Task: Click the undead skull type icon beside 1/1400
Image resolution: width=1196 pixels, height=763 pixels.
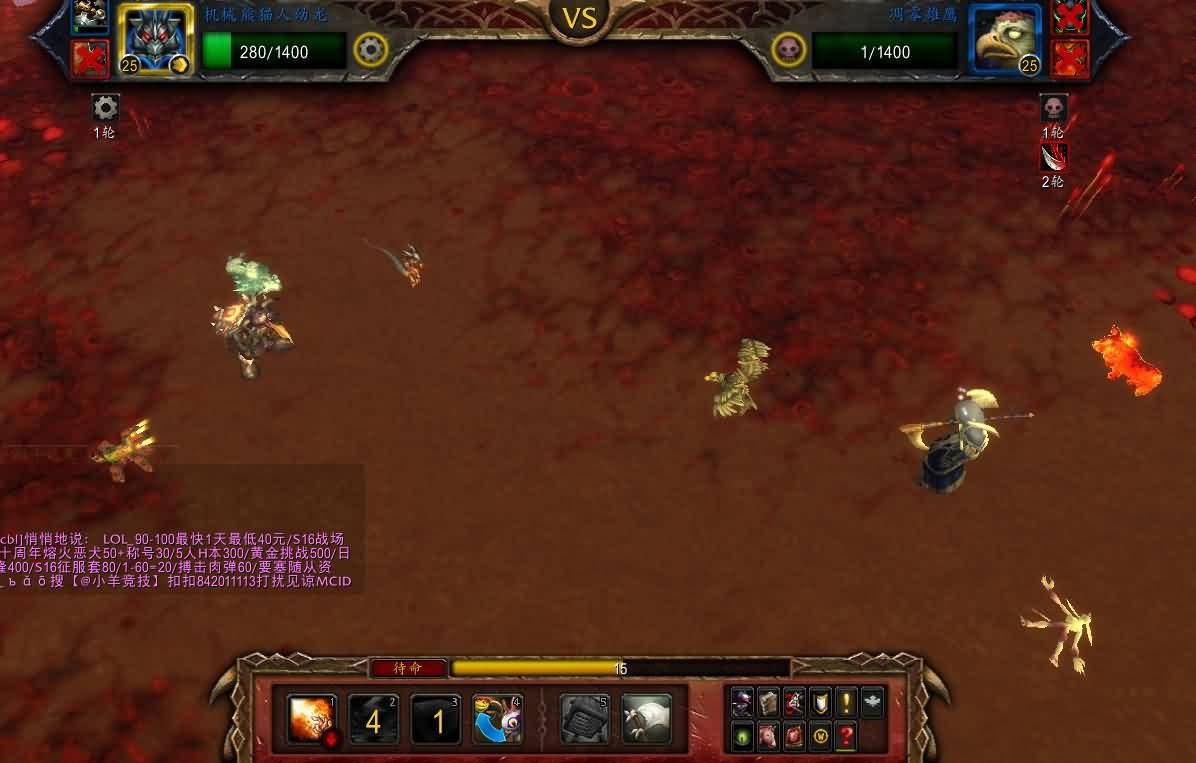Action: 788,49
